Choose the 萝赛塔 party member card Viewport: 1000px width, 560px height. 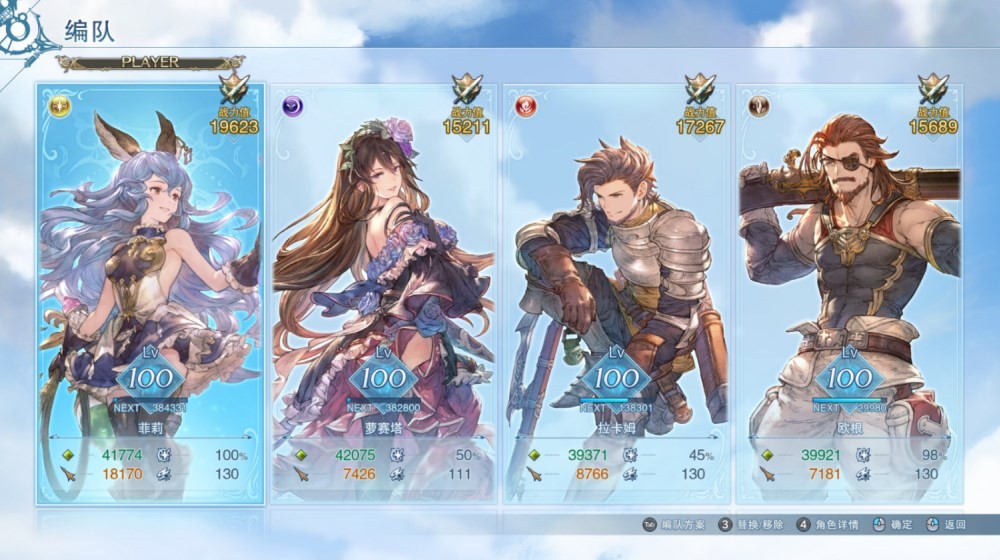pos(383,290)
